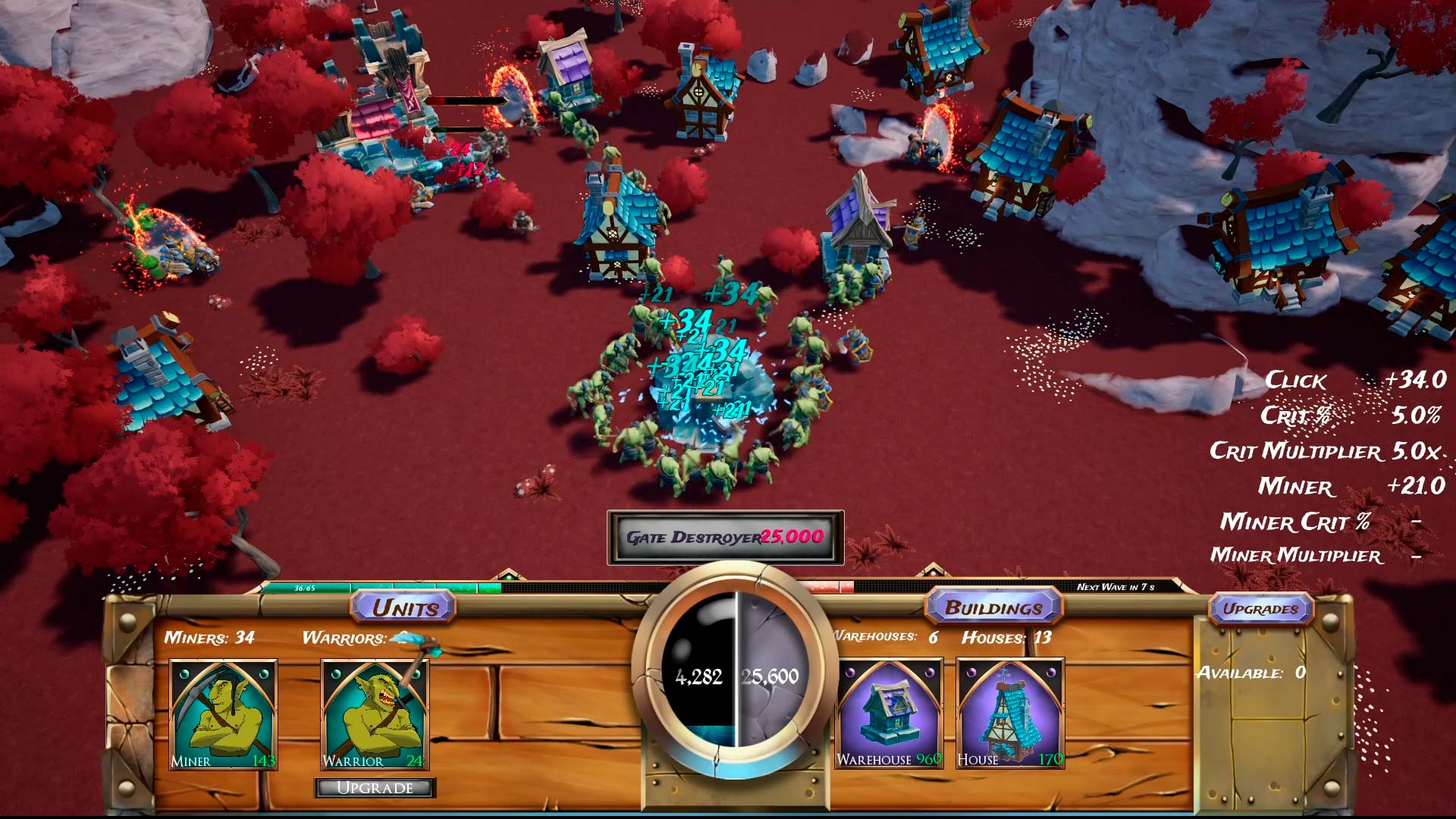Buy the Gate Destroyer for 25,000
Image resolution: width=1456 pixels, height=819 pixels.
click(x=725, y=537)
